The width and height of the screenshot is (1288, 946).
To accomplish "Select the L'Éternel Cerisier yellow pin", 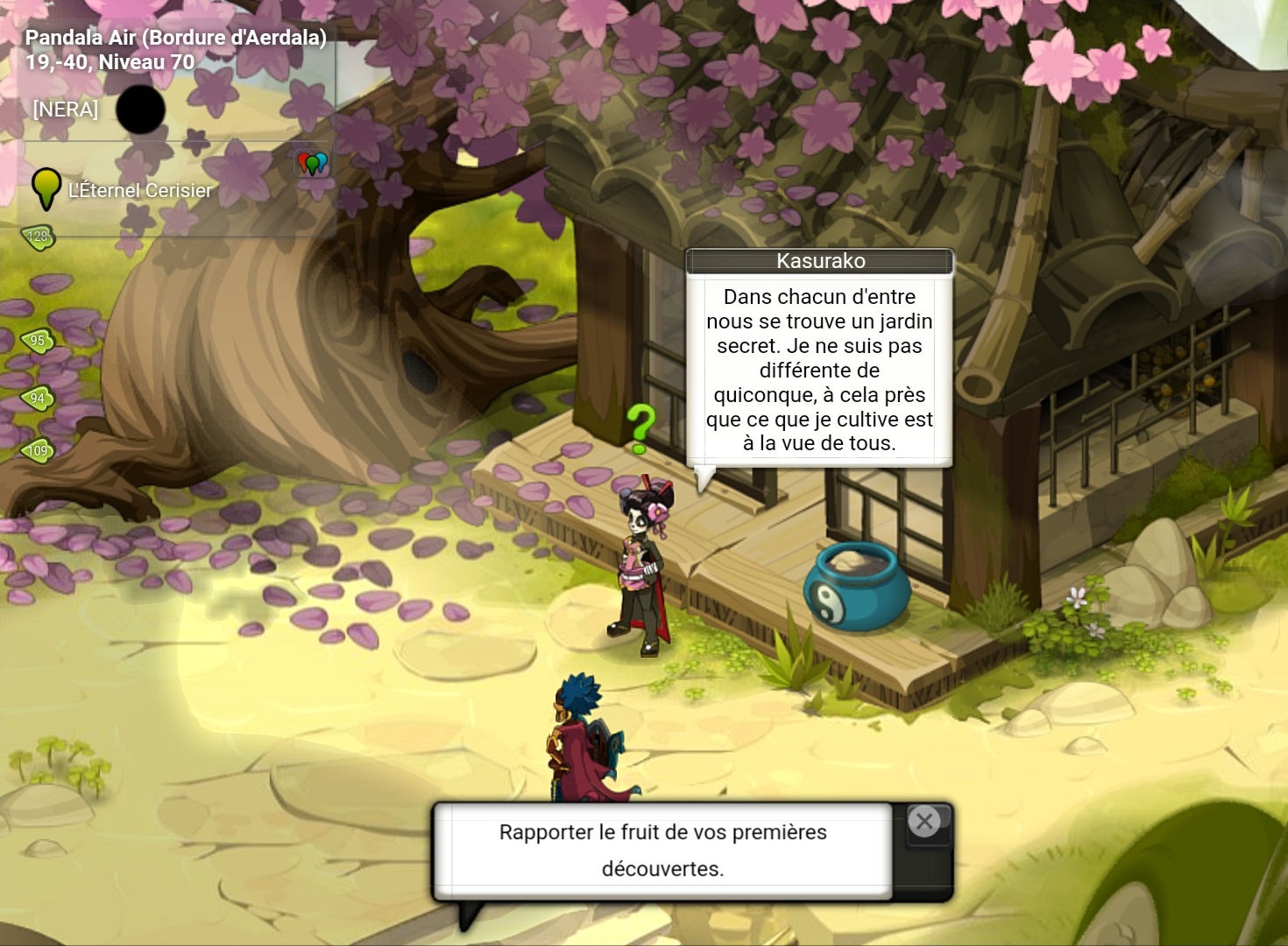I will [46, 187].
